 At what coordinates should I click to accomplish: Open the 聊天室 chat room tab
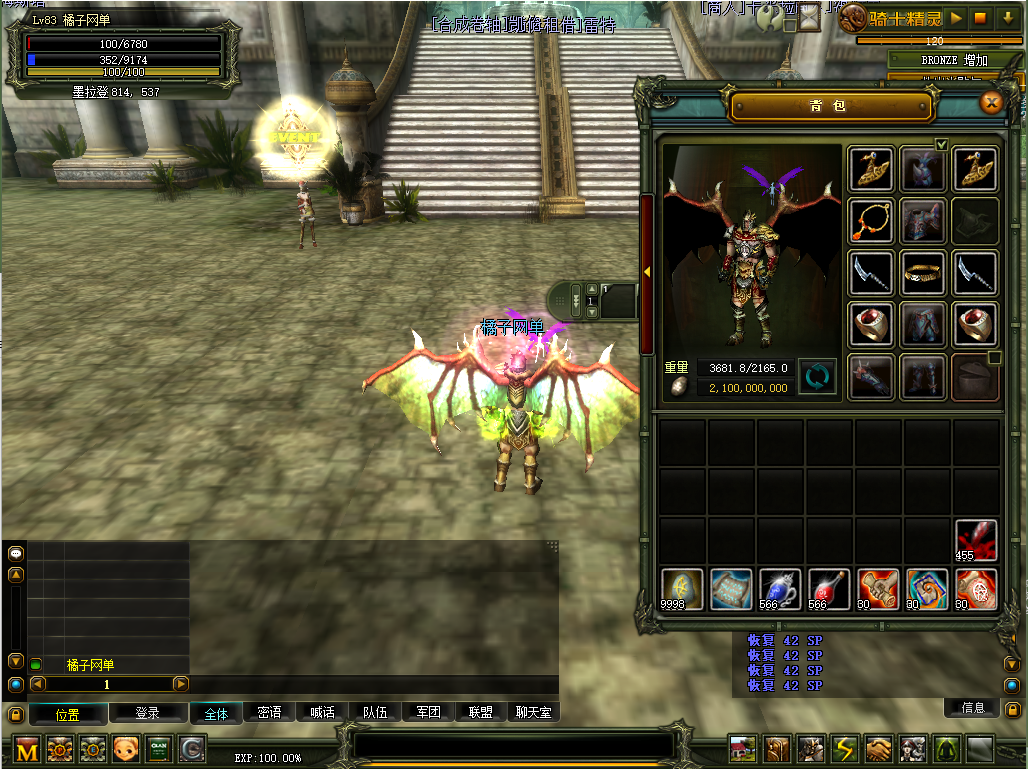pos(533,713)
